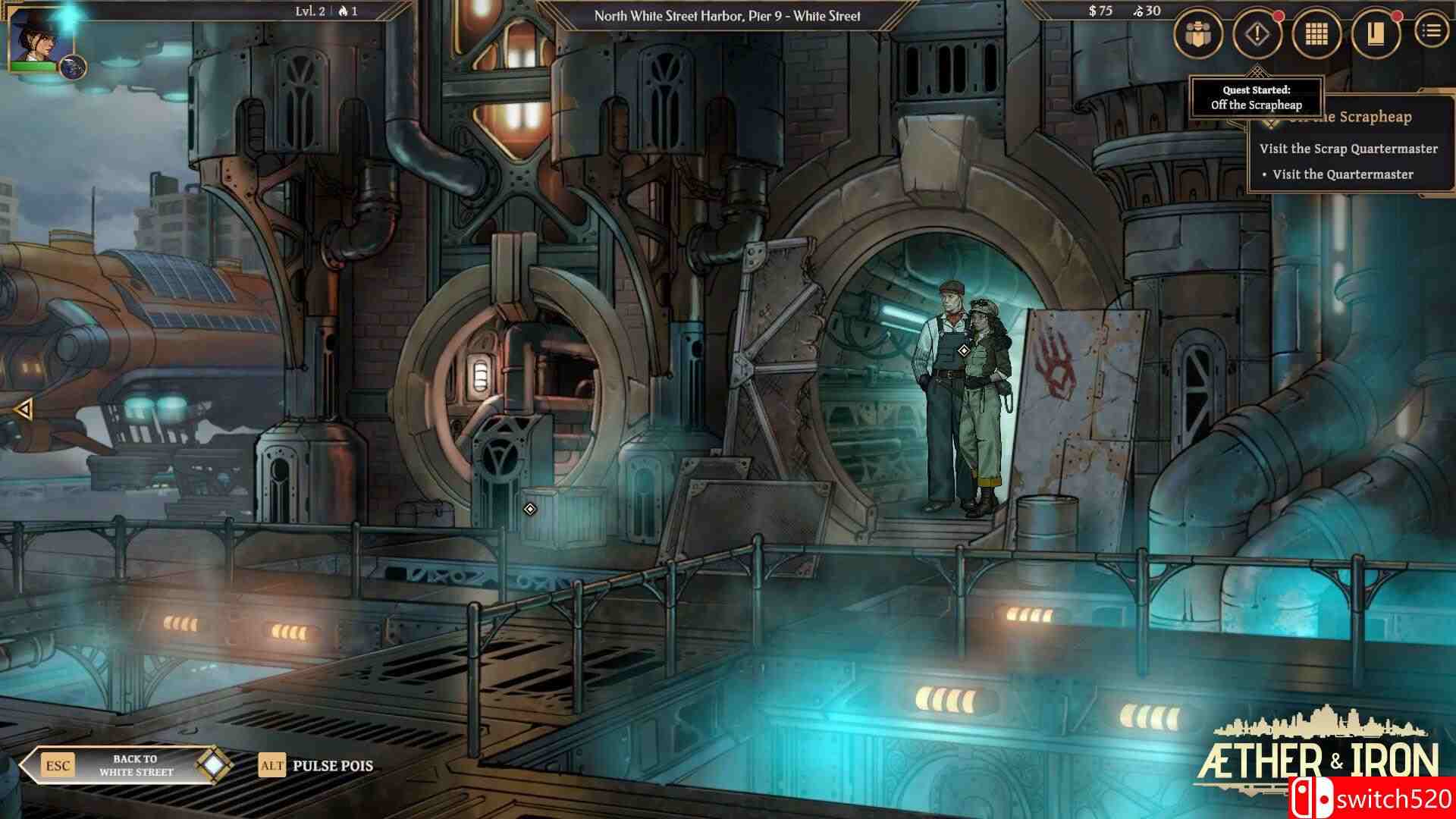Expand the left edge navigation arrow

pyautogui.click(x=24, y=409)
